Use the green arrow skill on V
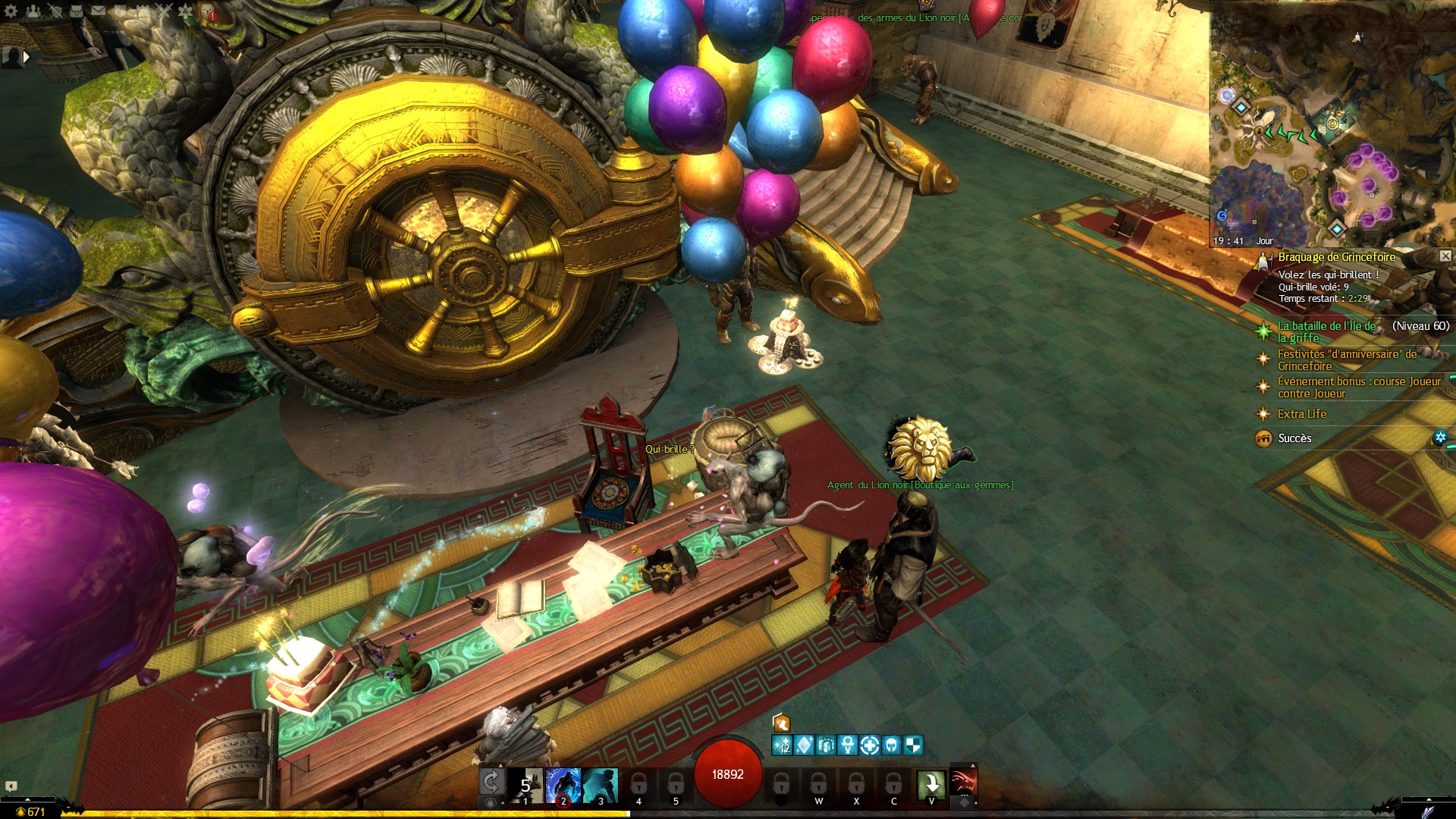Screen dimensions: 1456x819 (x=931, y=784)
